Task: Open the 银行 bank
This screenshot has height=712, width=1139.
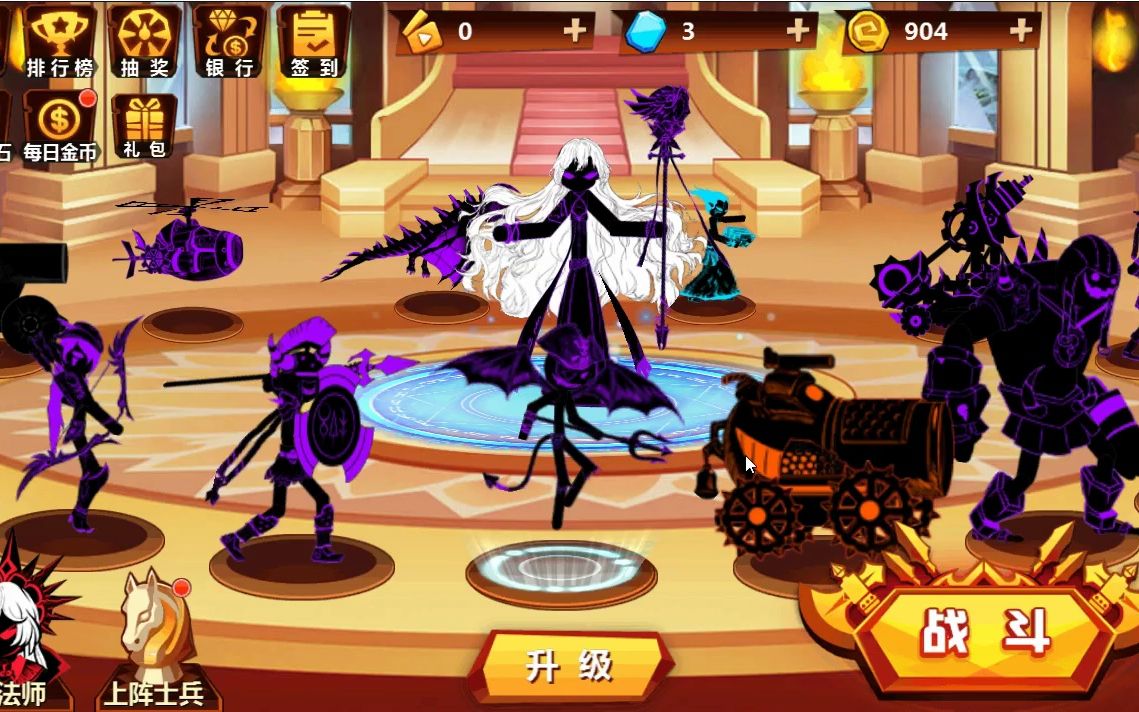Action: [229, 40]
